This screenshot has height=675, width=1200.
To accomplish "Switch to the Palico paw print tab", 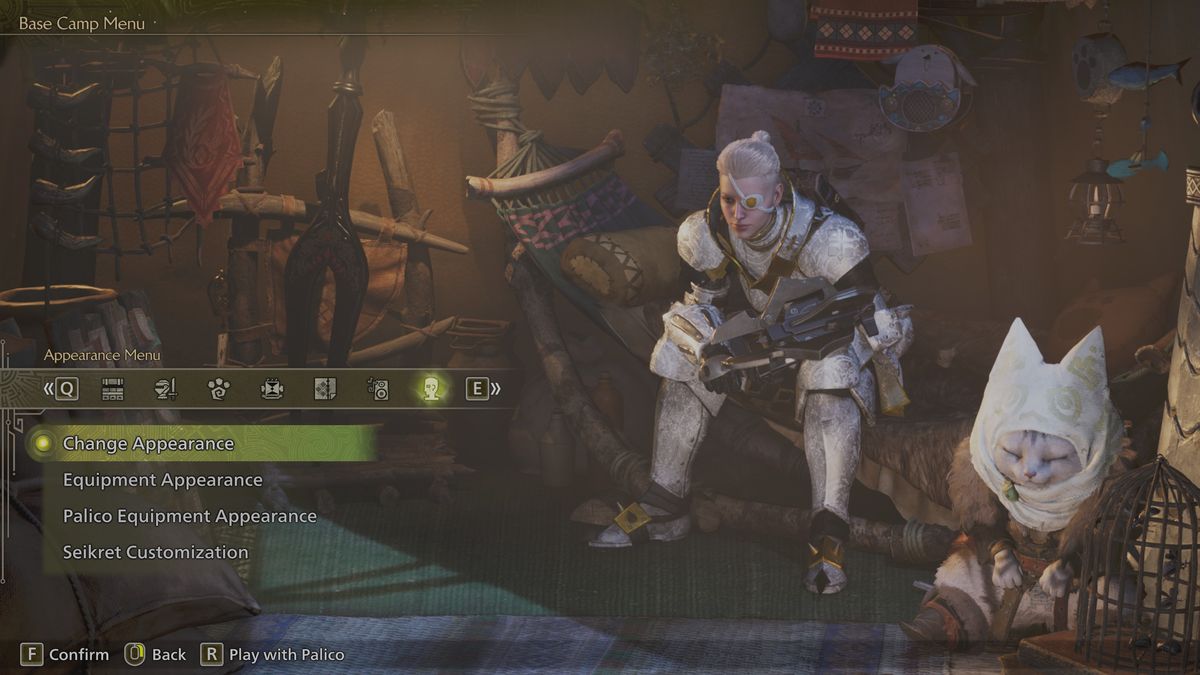I will tap(219, 389).
